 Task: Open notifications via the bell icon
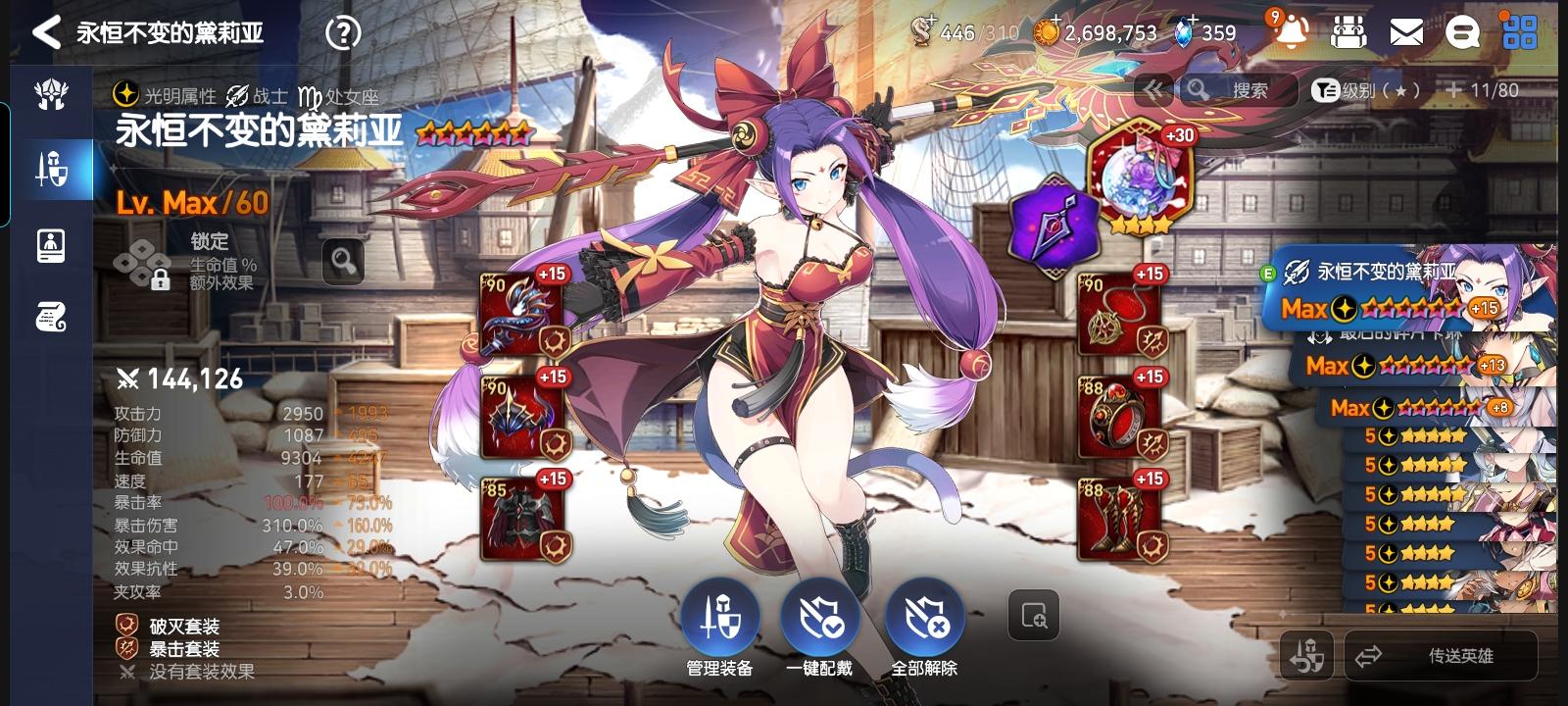pyautogui.click(x=1293, y=31)
